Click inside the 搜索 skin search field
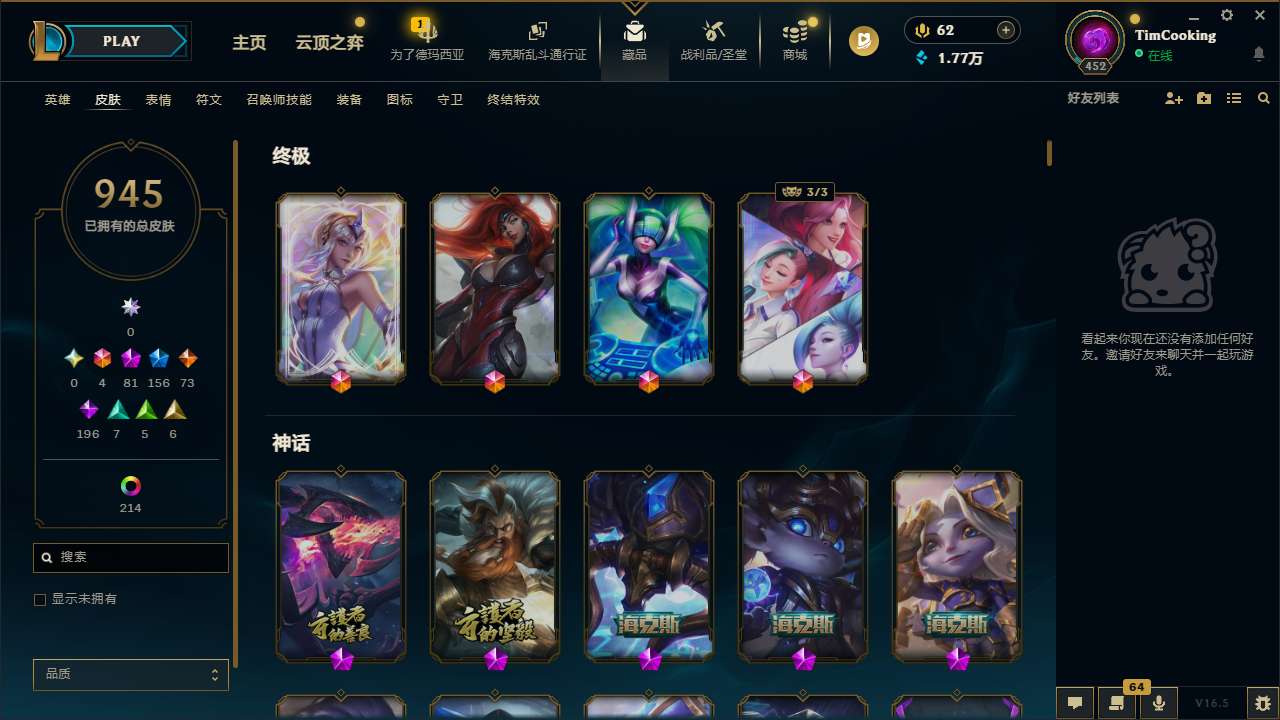1280x720 pixels. [x=130, y=557]
